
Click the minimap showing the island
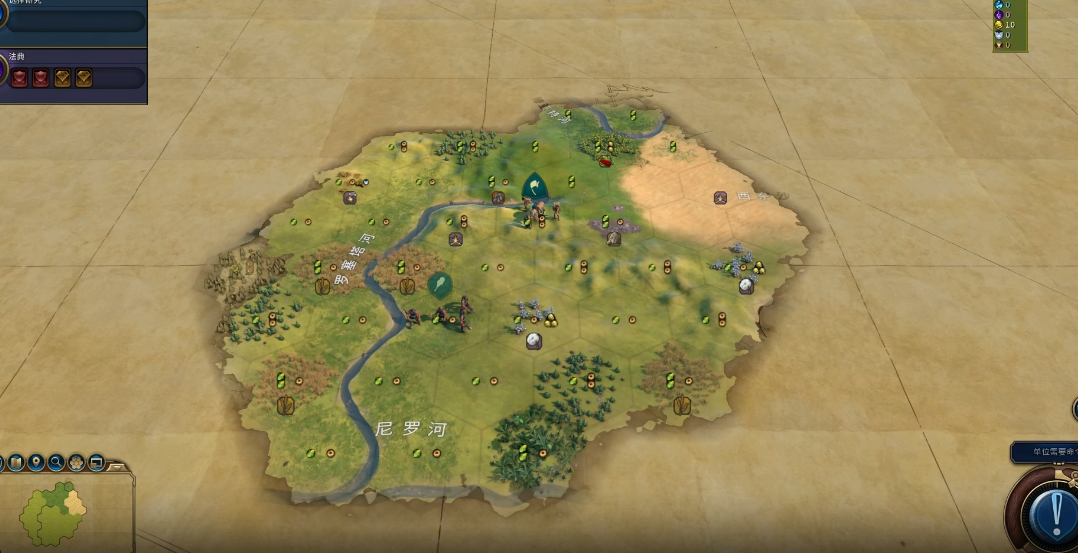(60, 512)
